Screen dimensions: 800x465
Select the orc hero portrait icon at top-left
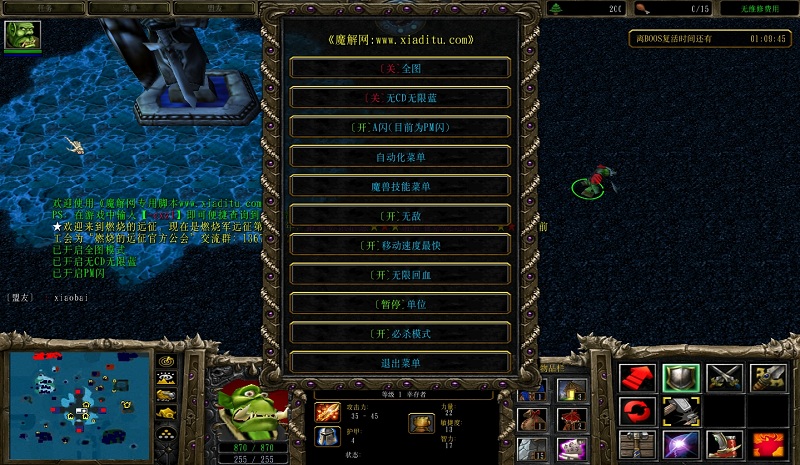[20, 36]
